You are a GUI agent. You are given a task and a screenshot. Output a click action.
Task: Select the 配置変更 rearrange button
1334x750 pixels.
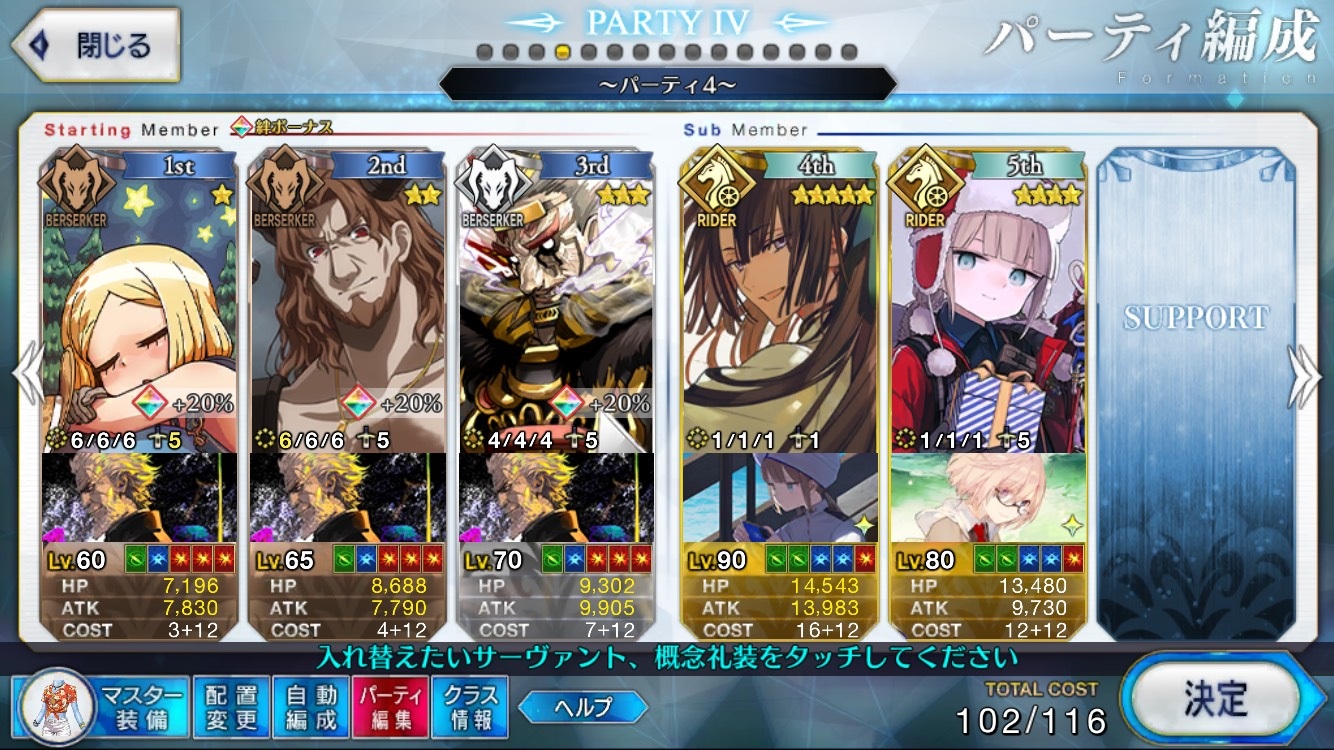(x=232, y=706)
